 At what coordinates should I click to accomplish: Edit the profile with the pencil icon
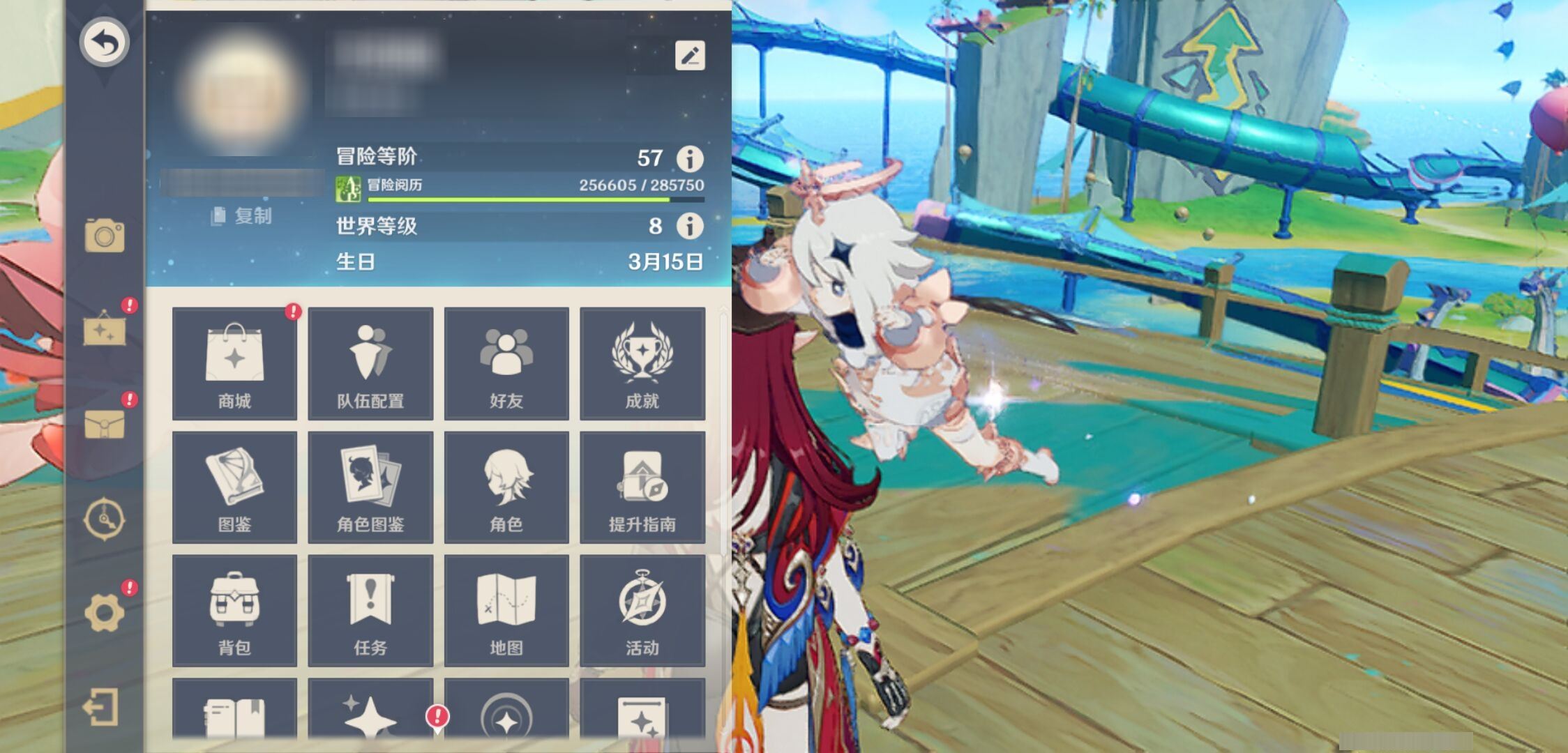[x=690, y=56]
